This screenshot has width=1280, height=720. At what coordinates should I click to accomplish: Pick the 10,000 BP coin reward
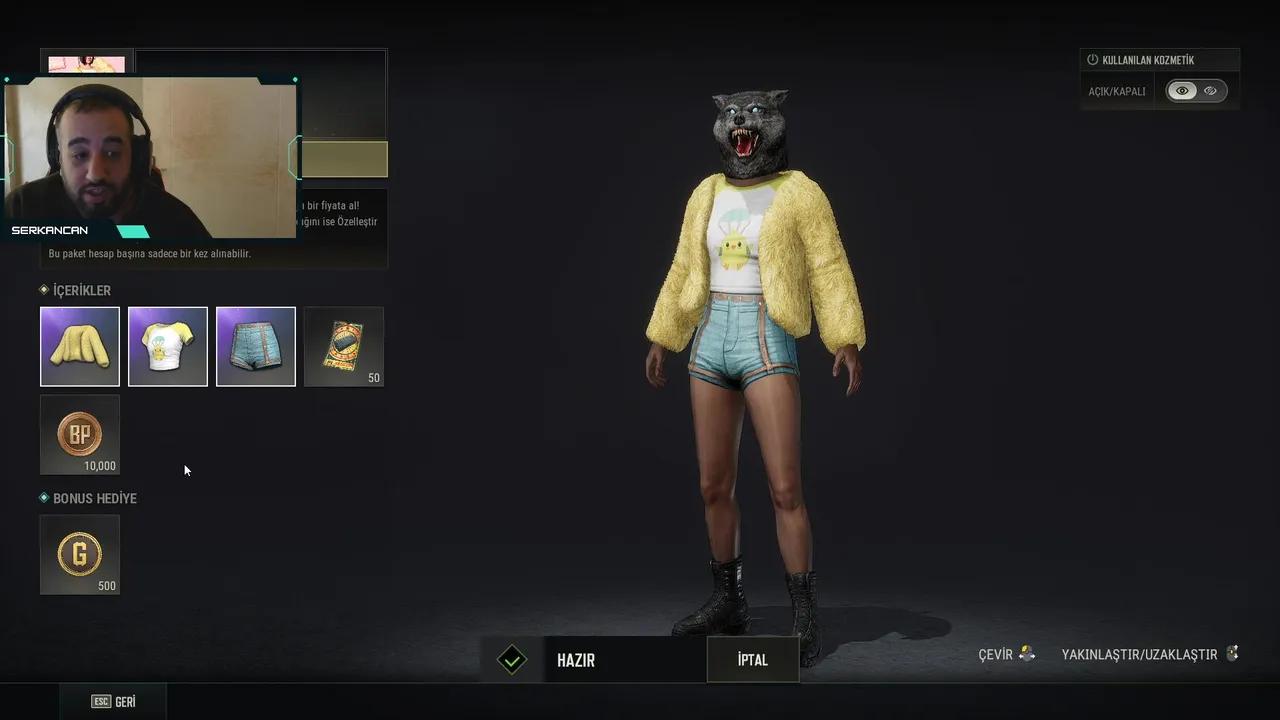click(x=80, y=435)
